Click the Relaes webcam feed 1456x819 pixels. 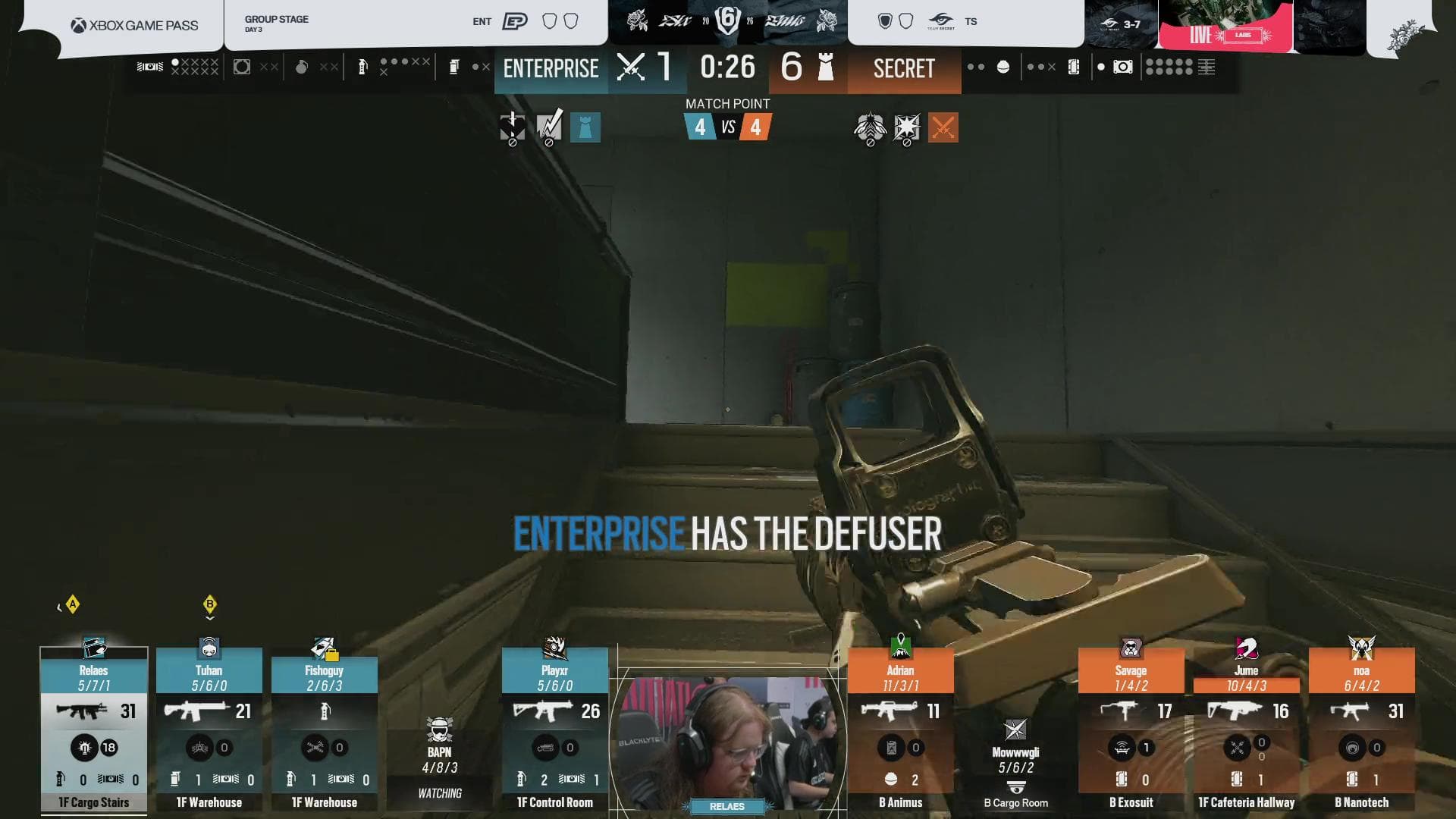[726, 743]
